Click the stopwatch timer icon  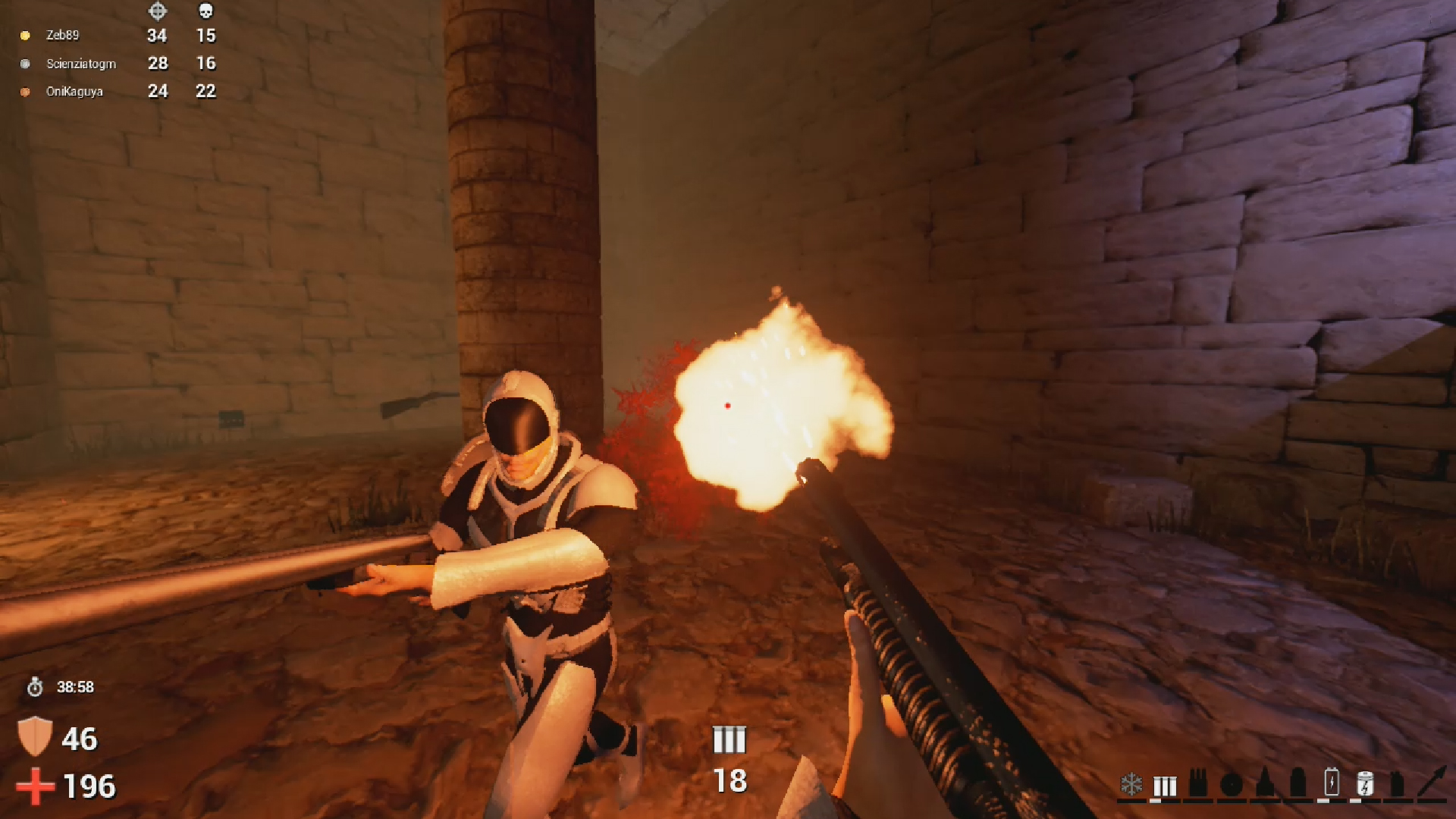33,687
